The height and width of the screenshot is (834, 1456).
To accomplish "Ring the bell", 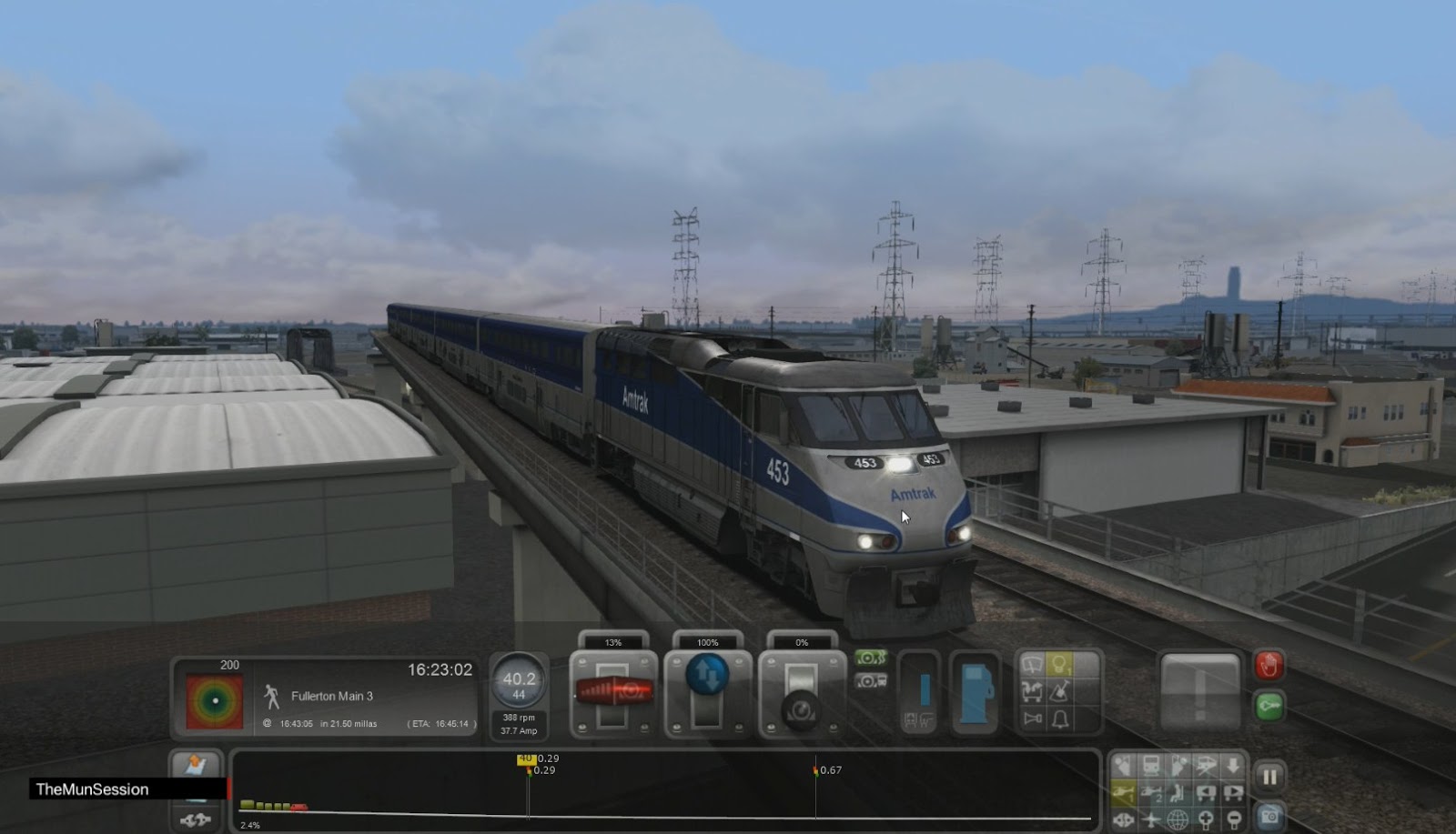I will click(1059, 718).
